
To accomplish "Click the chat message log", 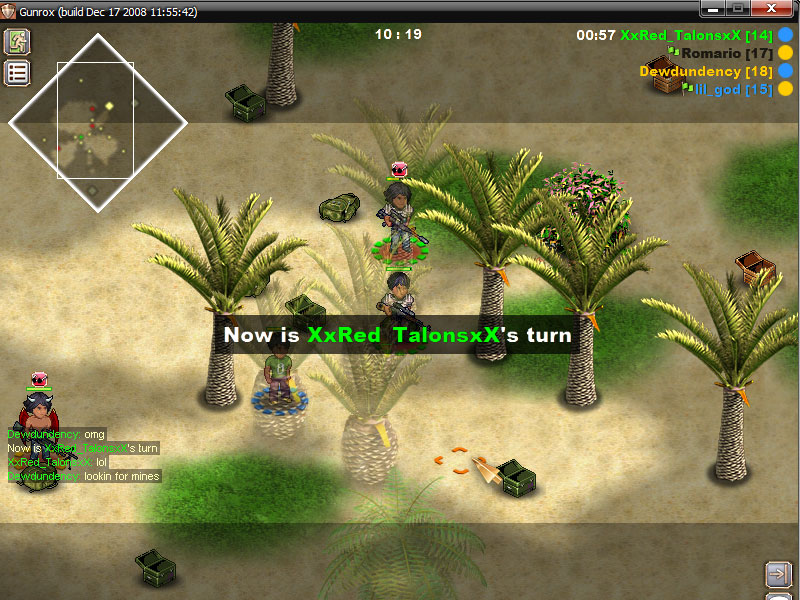I will pyautogui.click(x=83, y=456).
